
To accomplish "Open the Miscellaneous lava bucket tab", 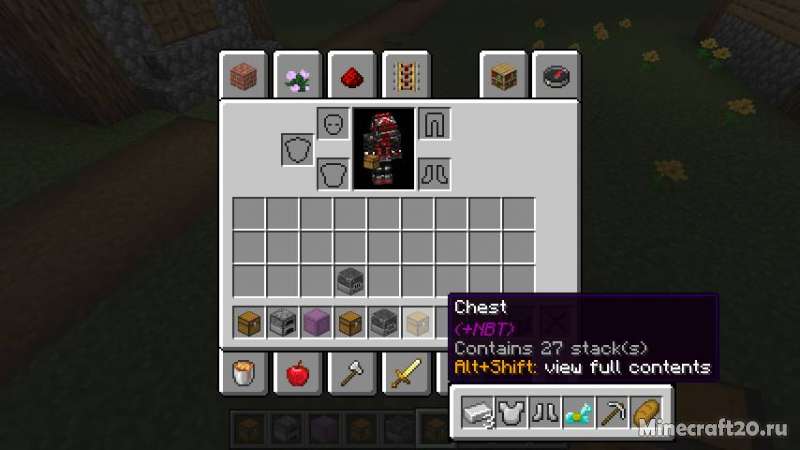I will click(x=242, y=374).
